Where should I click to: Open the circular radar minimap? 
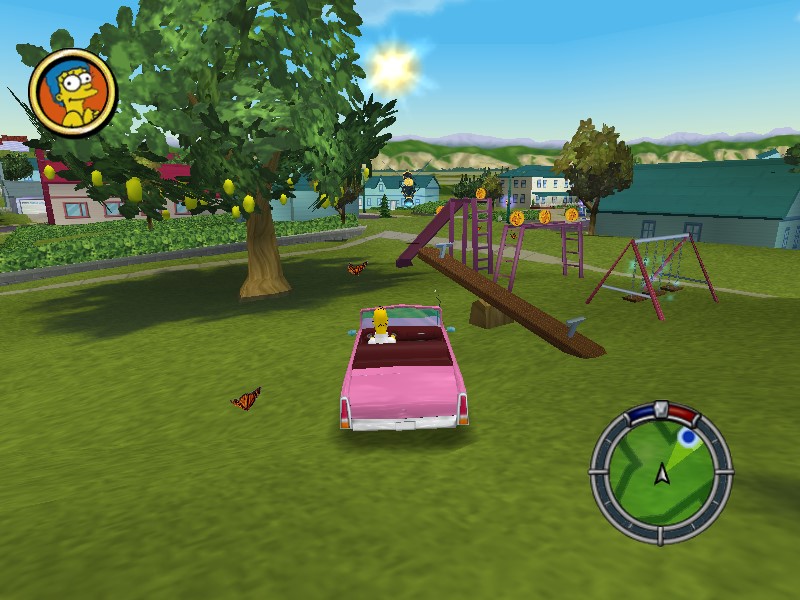tap(660, 469)
